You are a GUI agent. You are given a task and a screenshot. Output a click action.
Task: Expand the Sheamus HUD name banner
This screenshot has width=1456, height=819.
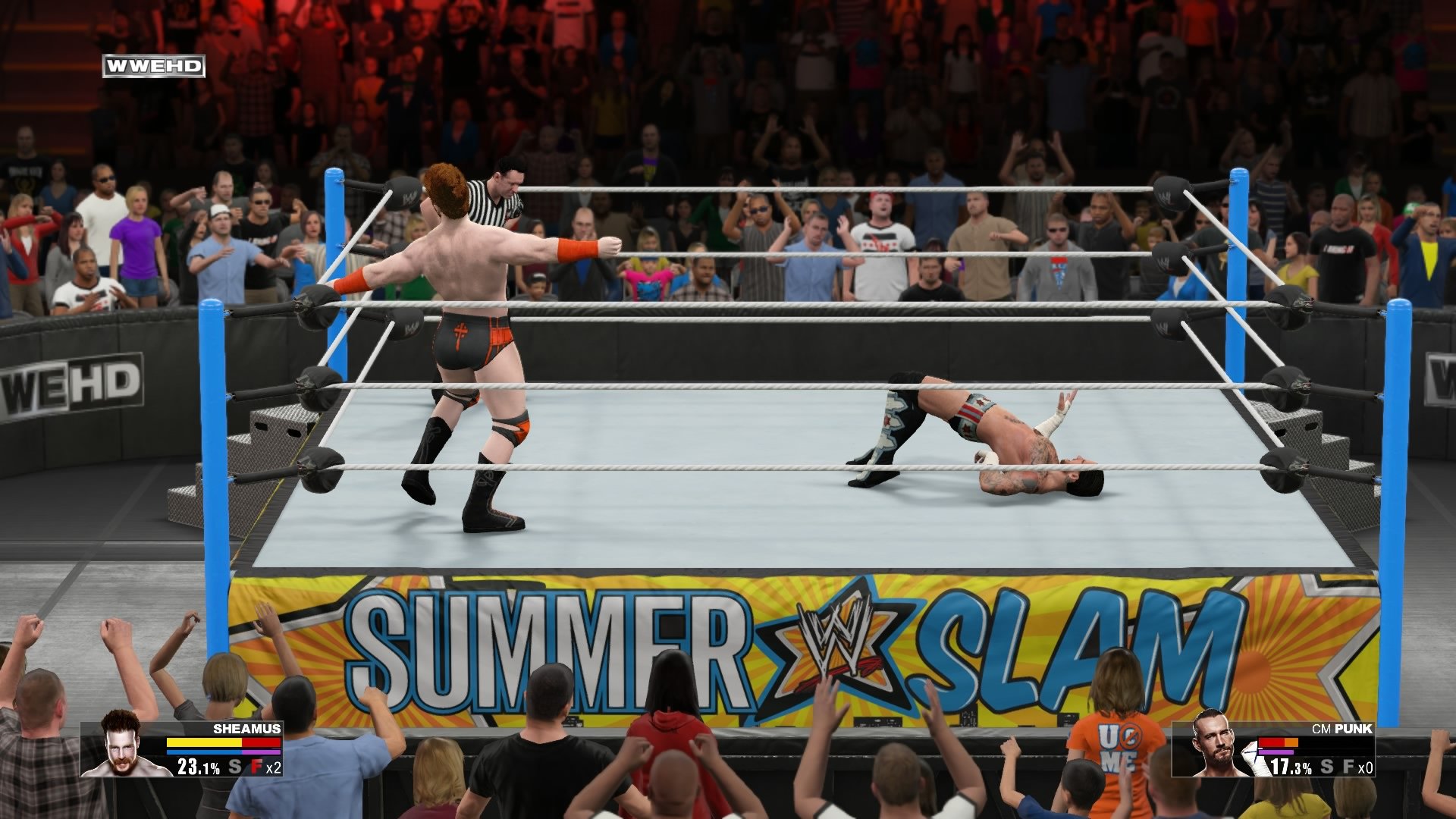[x=243, y=729]
